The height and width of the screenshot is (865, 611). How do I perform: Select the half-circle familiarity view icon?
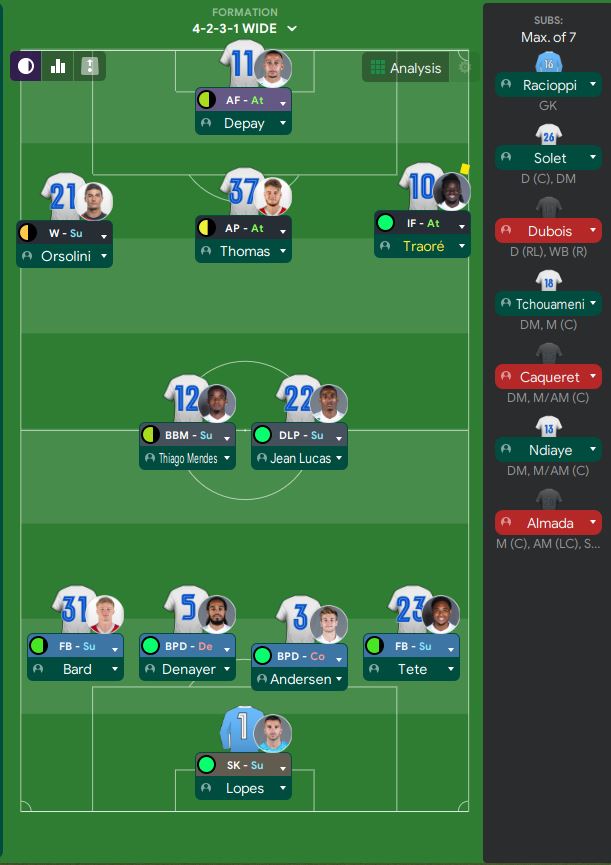tap(25, 67)
